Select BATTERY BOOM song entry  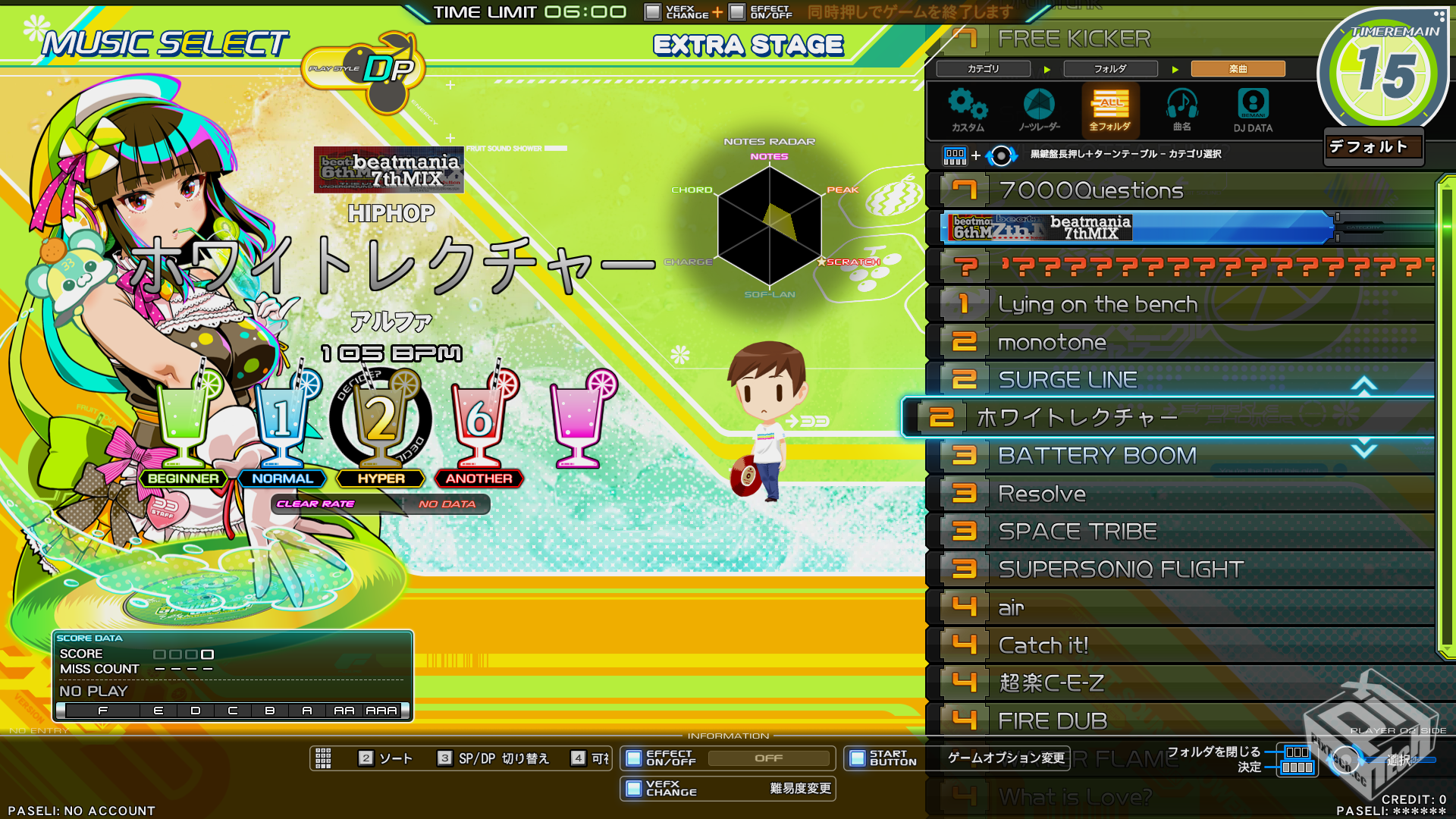point(1183,455)
